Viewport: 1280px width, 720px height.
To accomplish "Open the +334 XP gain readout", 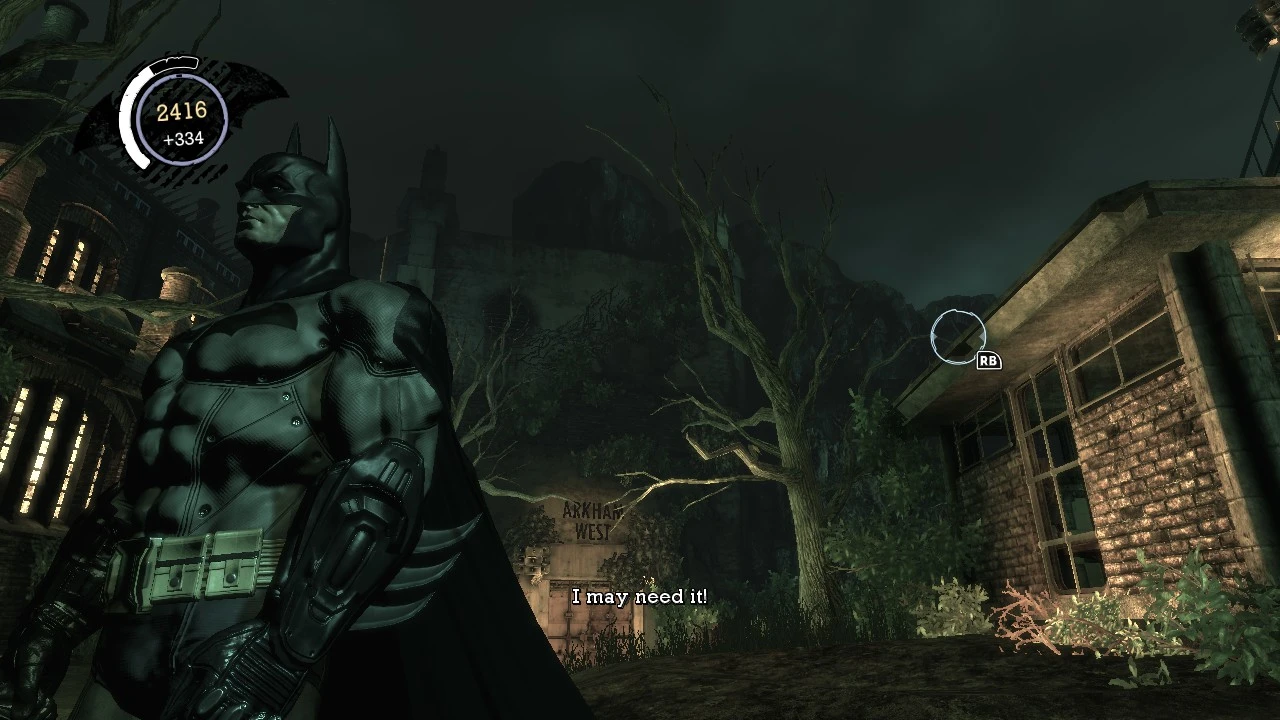I will 185,140.
